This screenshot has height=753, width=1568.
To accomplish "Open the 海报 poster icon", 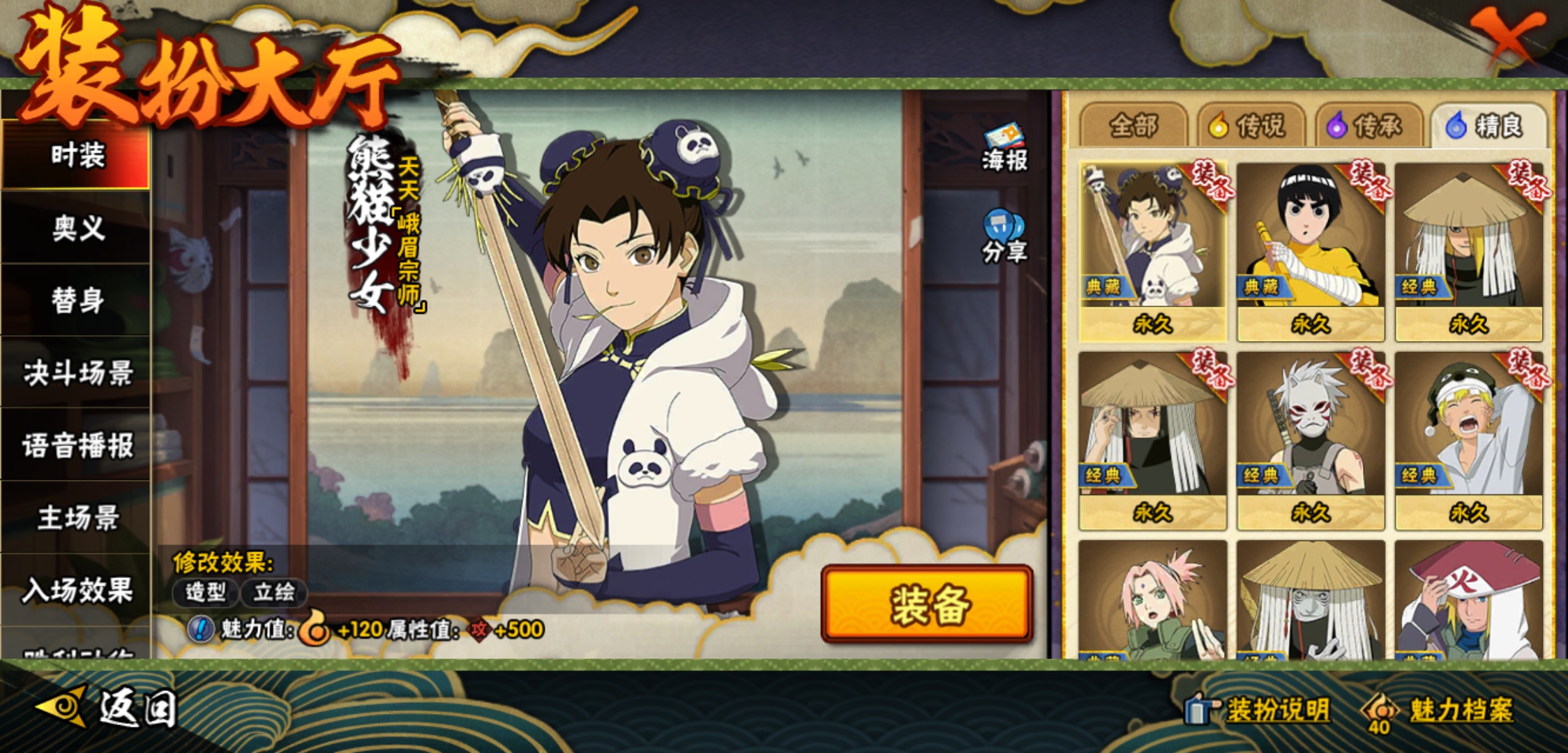I will [x=1004, y=148].
